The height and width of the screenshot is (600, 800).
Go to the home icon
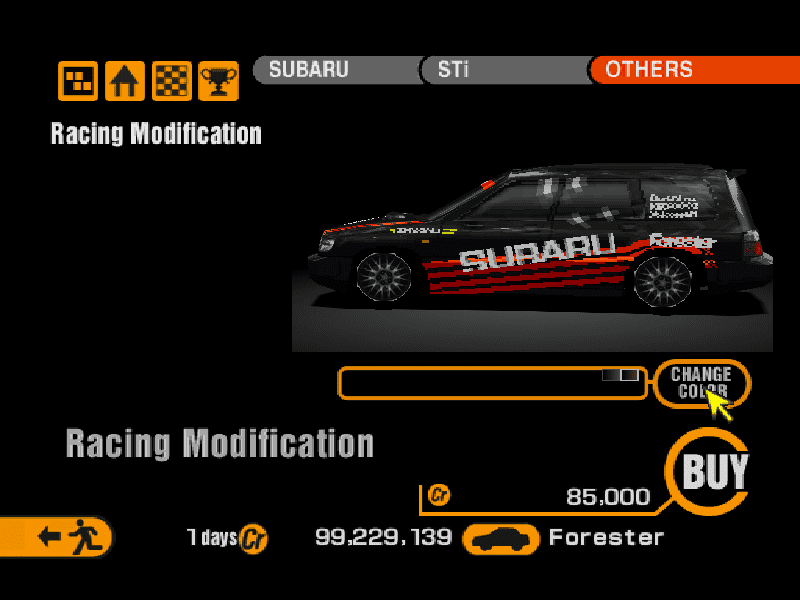125,81
